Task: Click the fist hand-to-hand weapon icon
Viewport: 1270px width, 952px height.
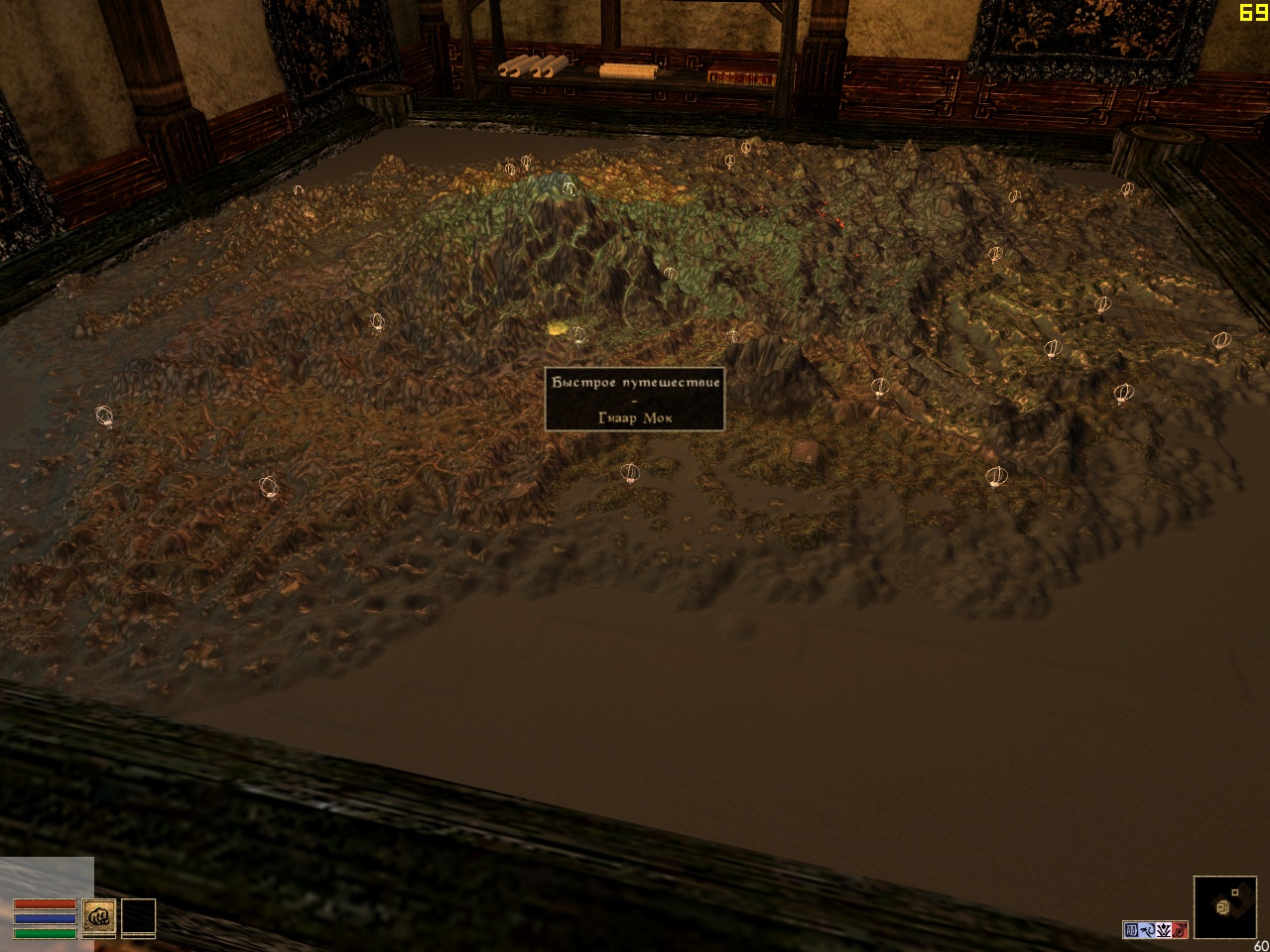Action: pos(98,917)
